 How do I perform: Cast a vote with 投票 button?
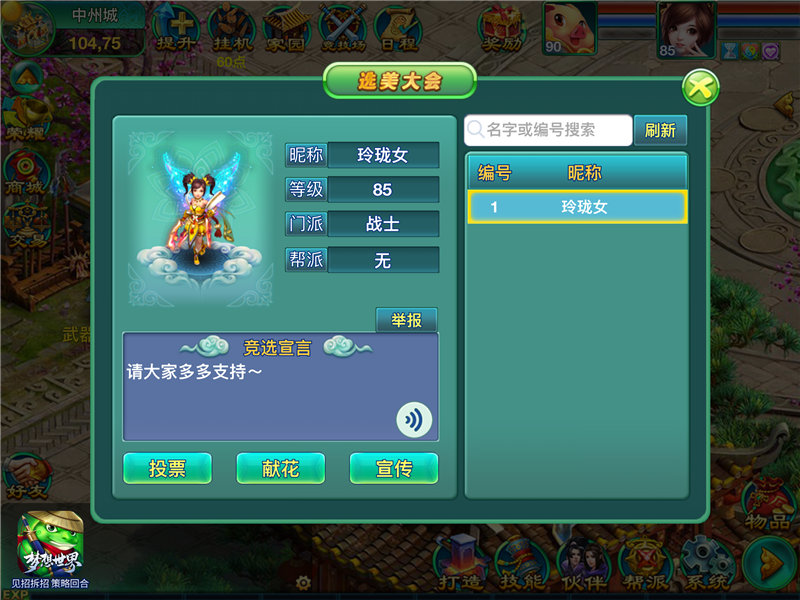[x=167, y=468]
